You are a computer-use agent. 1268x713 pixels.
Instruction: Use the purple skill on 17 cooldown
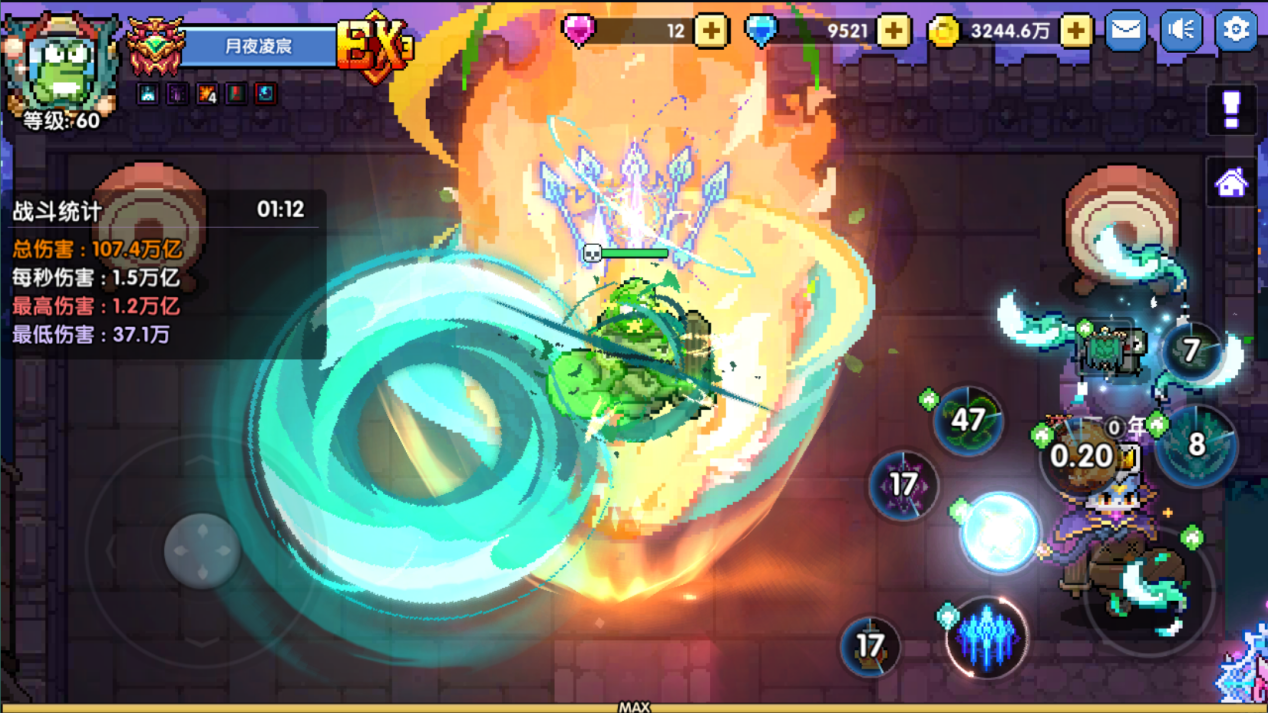[x=903, y=485]
